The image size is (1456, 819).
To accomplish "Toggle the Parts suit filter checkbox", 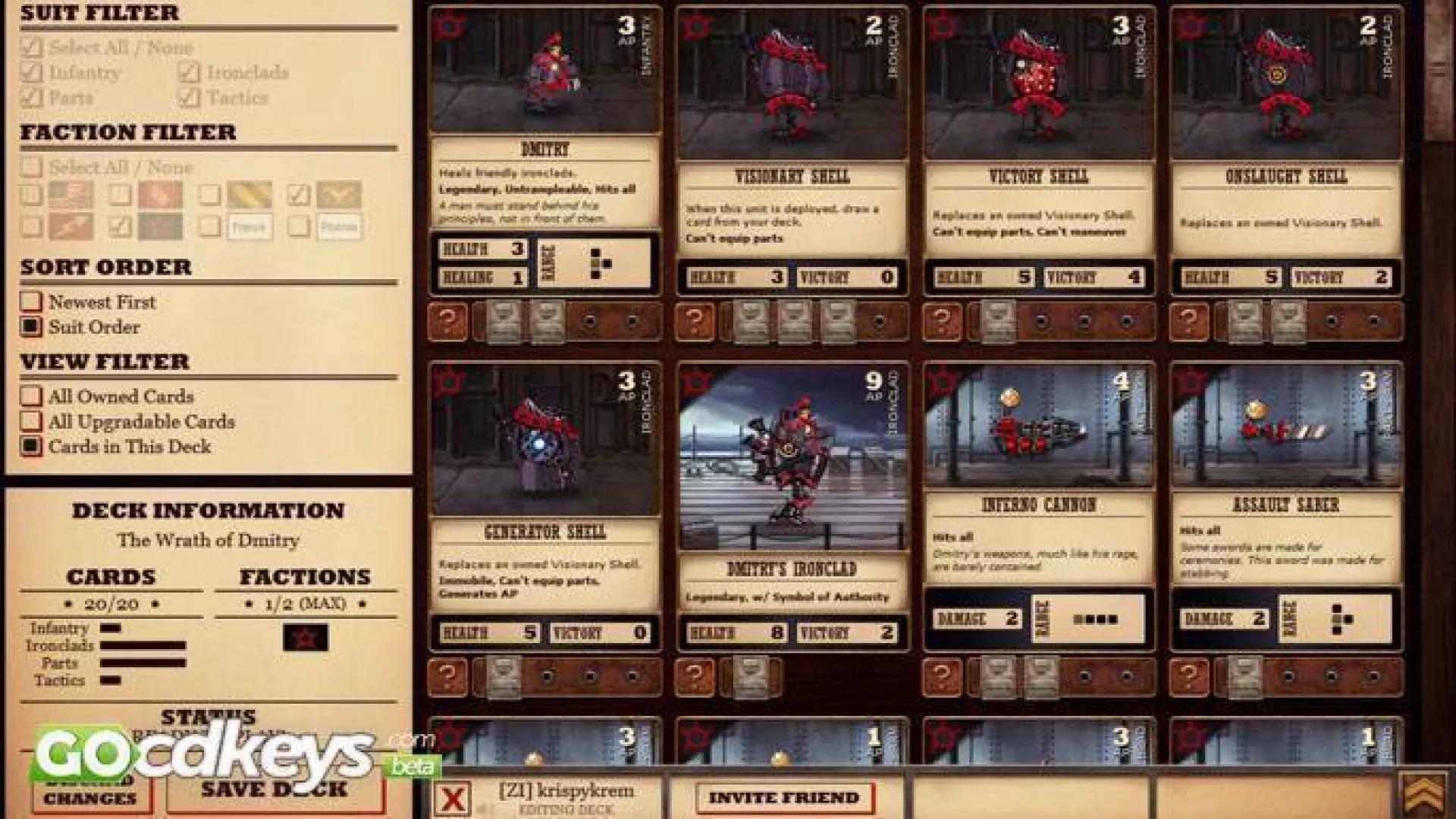I will 32,98.
